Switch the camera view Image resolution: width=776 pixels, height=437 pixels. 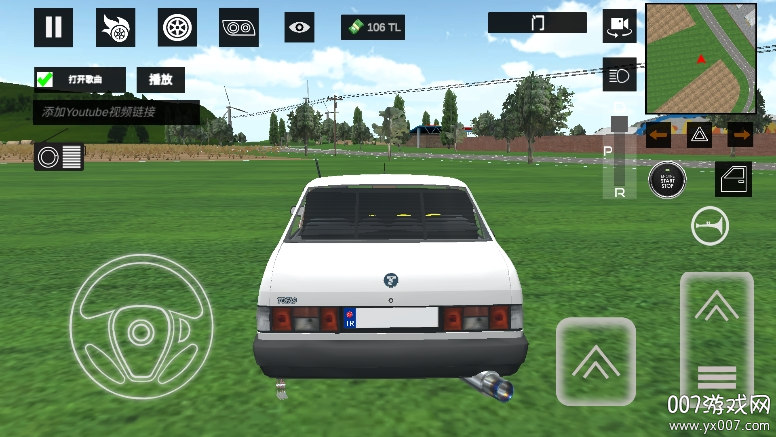(x=620, y=26)
